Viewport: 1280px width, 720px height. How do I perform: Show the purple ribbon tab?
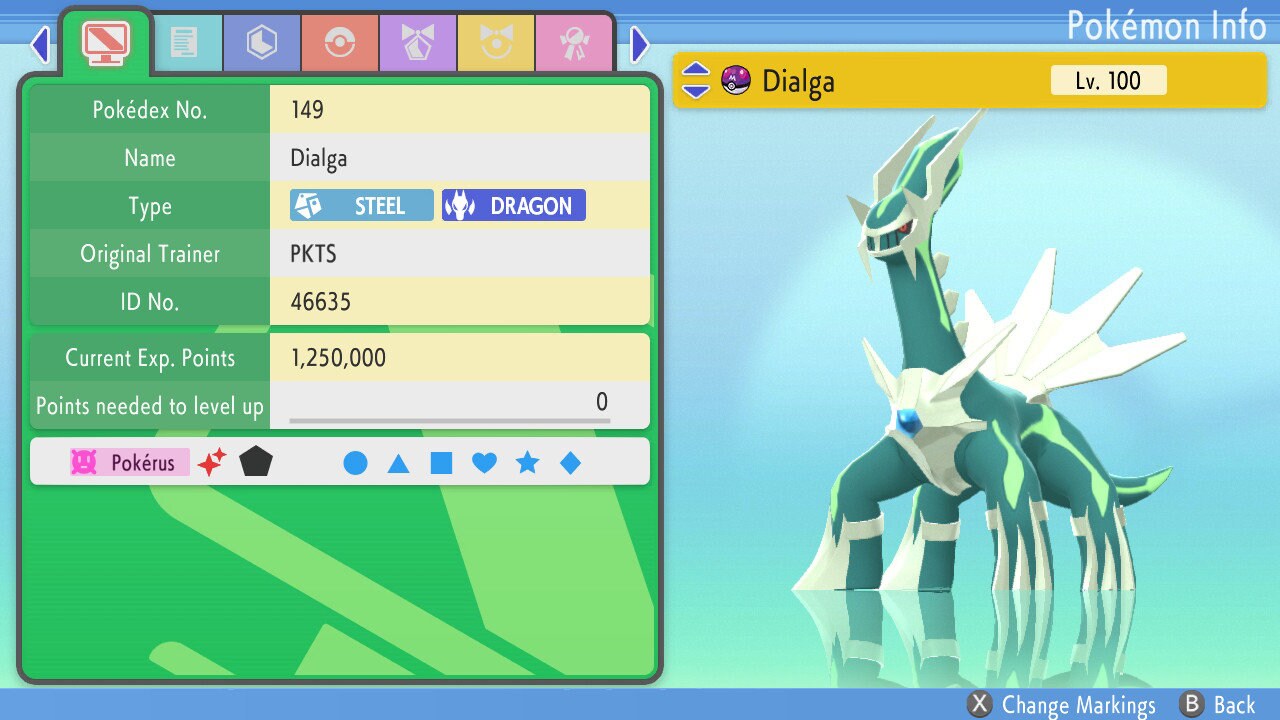[418, 42]
